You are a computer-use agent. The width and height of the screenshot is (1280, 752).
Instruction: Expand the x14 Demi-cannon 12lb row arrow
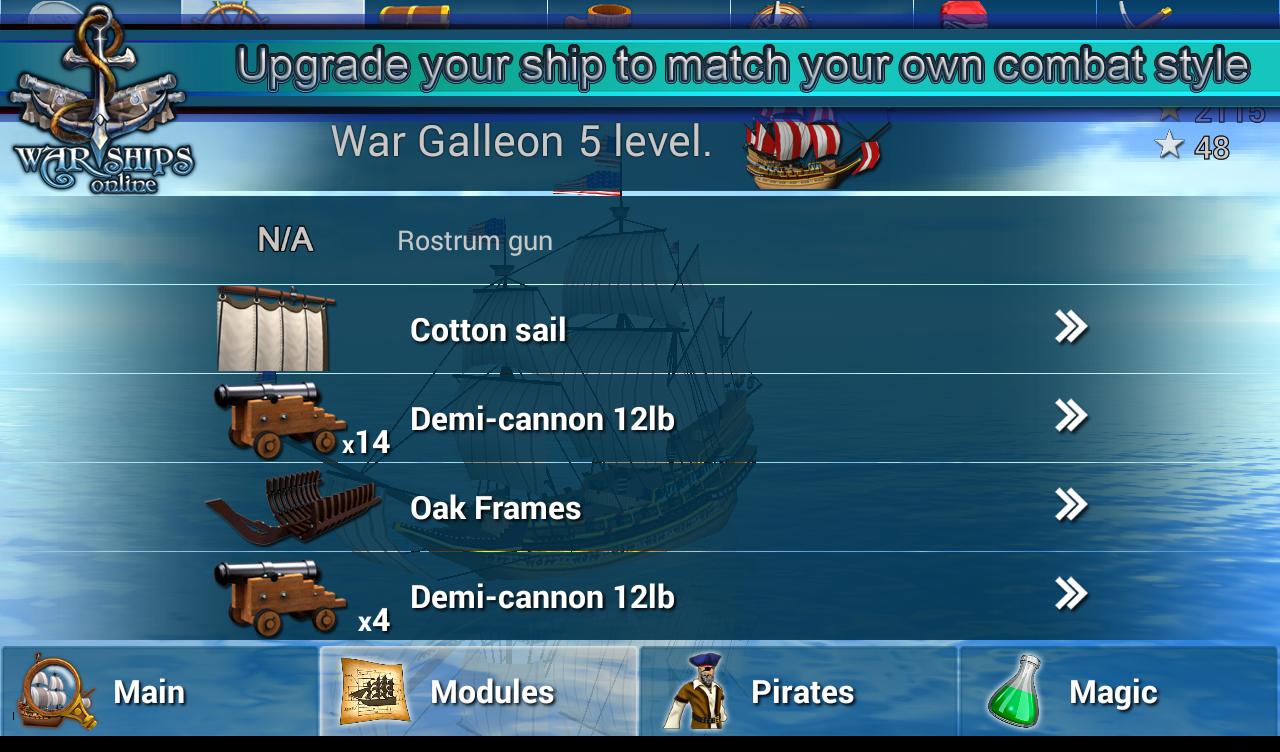coord(1070,416)
